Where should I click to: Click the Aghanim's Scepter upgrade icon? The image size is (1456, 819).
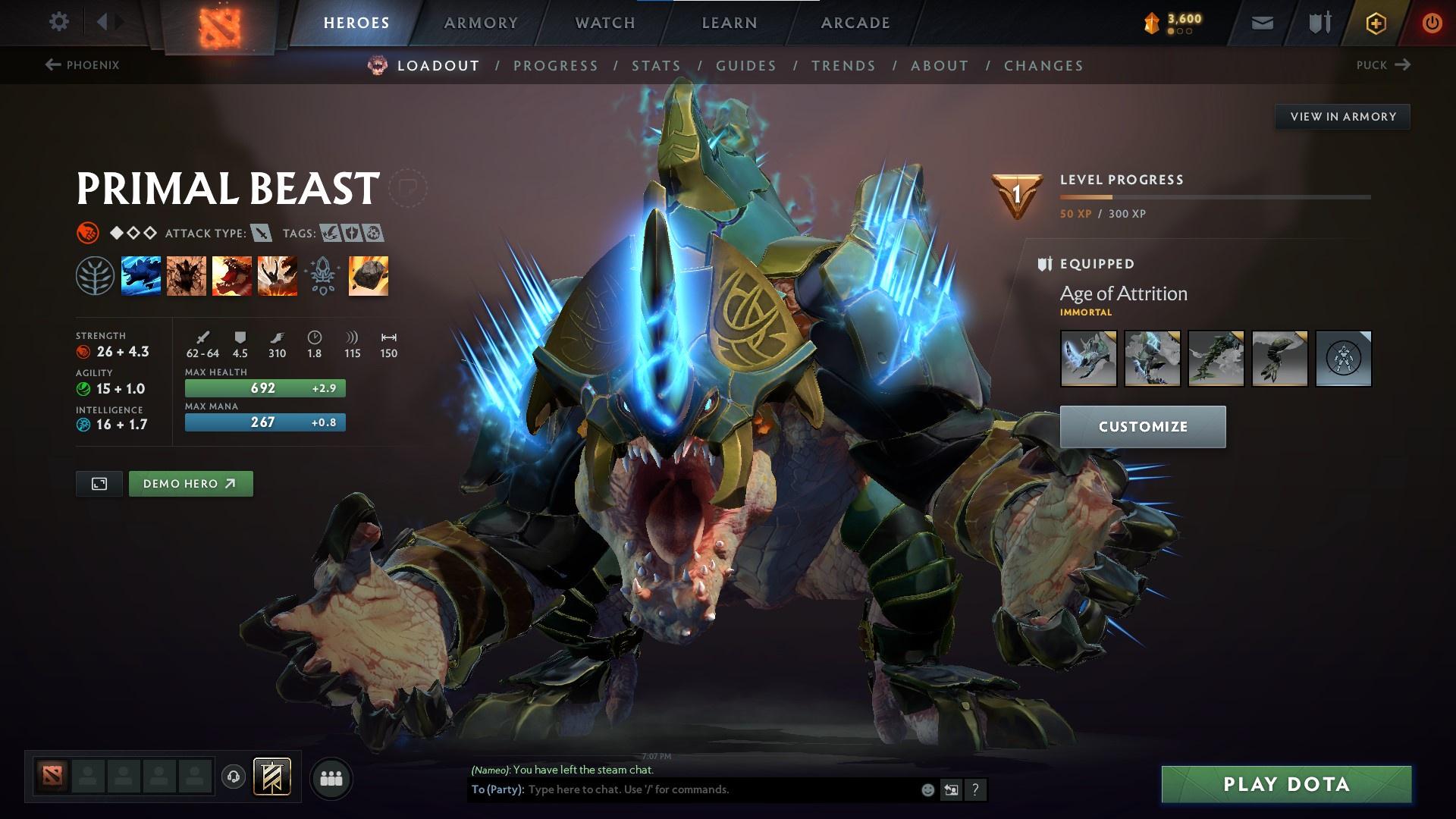coord(322,276)
